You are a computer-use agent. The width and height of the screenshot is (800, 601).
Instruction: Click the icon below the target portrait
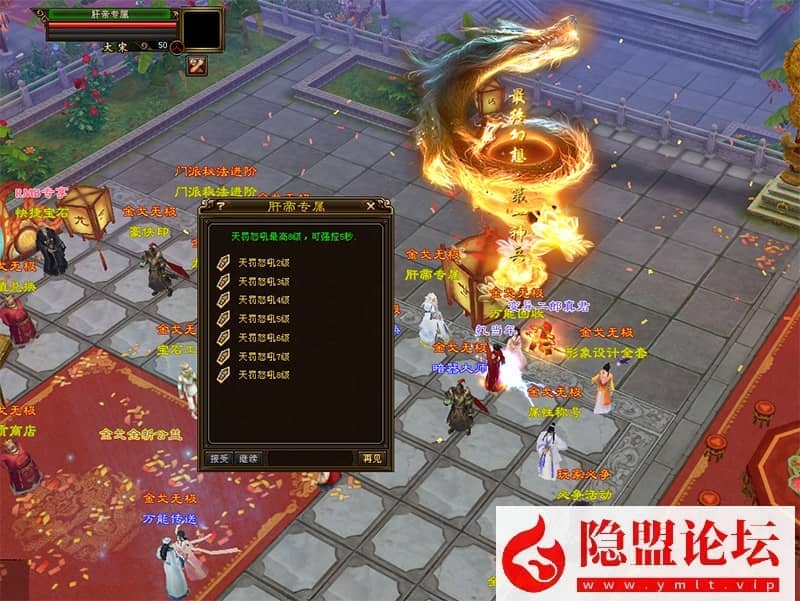(195, 66)
